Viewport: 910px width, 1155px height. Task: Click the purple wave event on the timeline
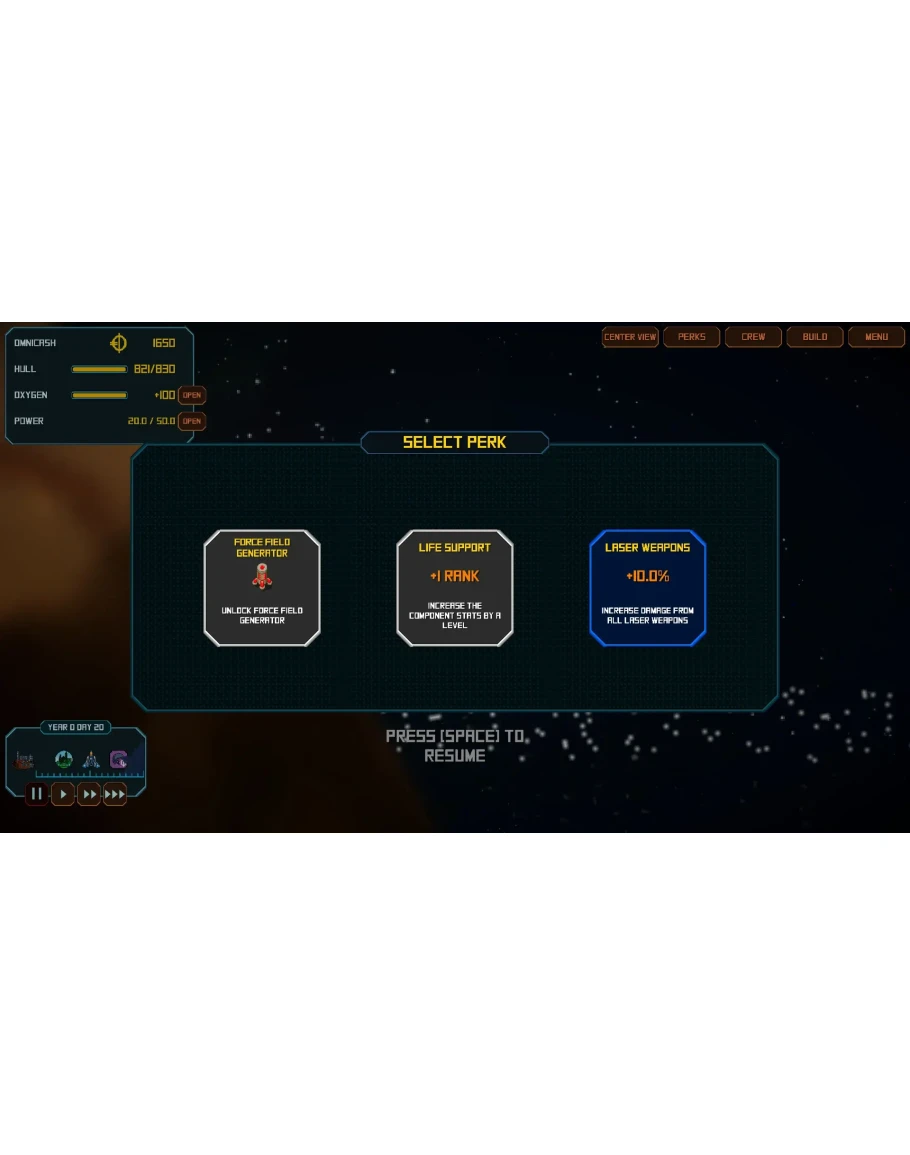118,760
